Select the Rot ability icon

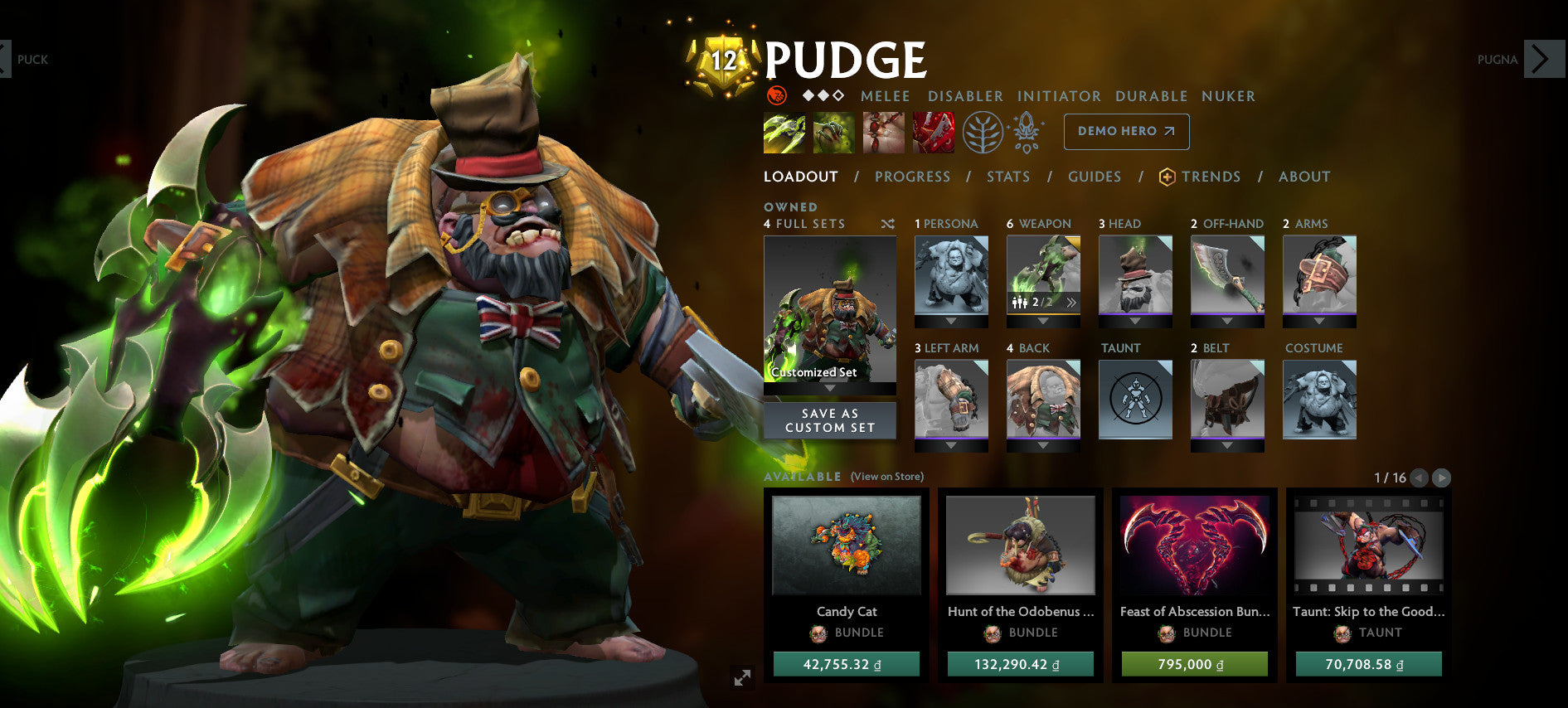point(835,132)
